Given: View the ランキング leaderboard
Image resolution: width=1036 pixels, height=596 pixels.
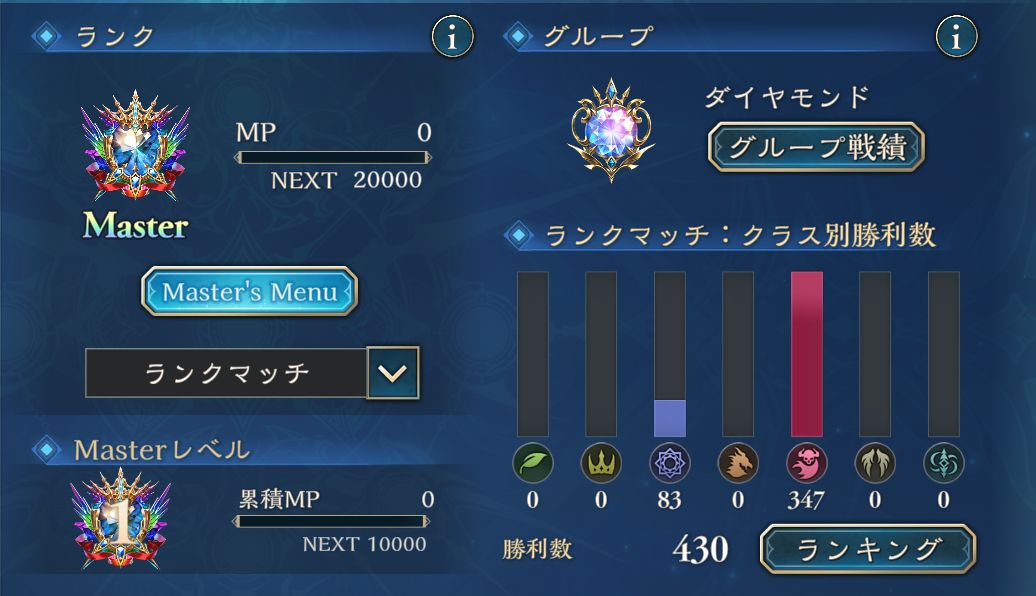Looking at the screenshot, I should coord(867,549).
